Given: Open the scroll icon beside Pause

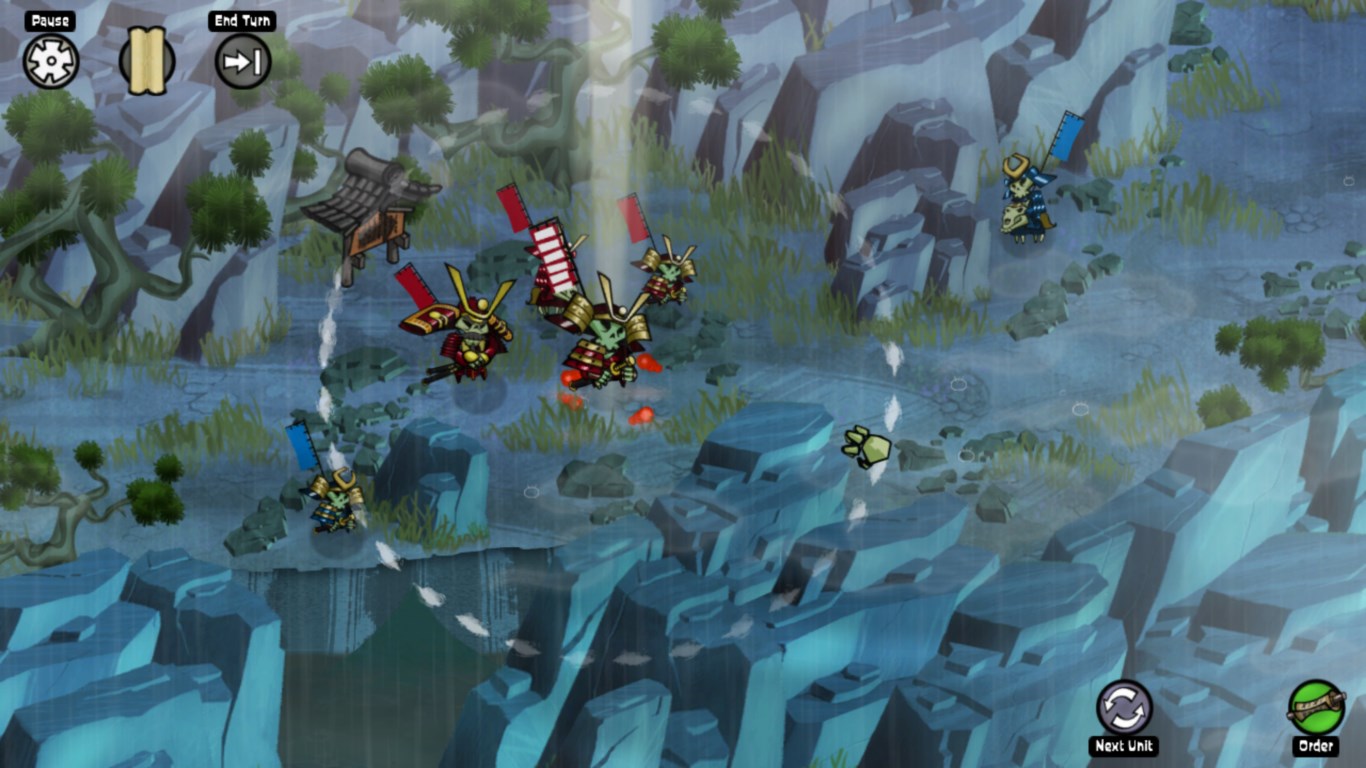Looking at the screenshot, I should point(147,62).
